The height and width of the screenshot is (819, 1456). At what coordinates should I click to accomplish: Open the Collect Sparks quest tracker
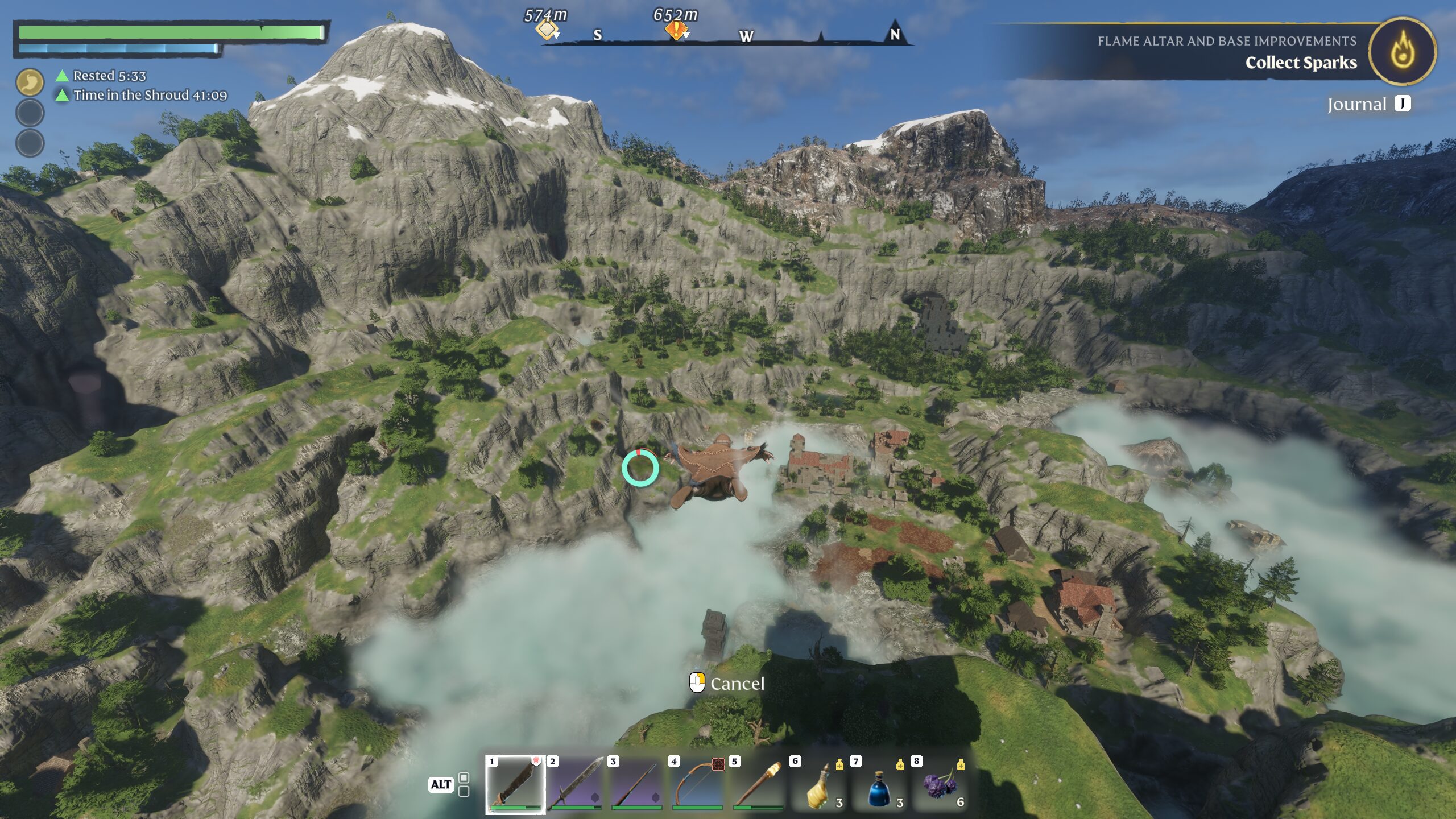pyautogui.click(x=1300, y=63)
